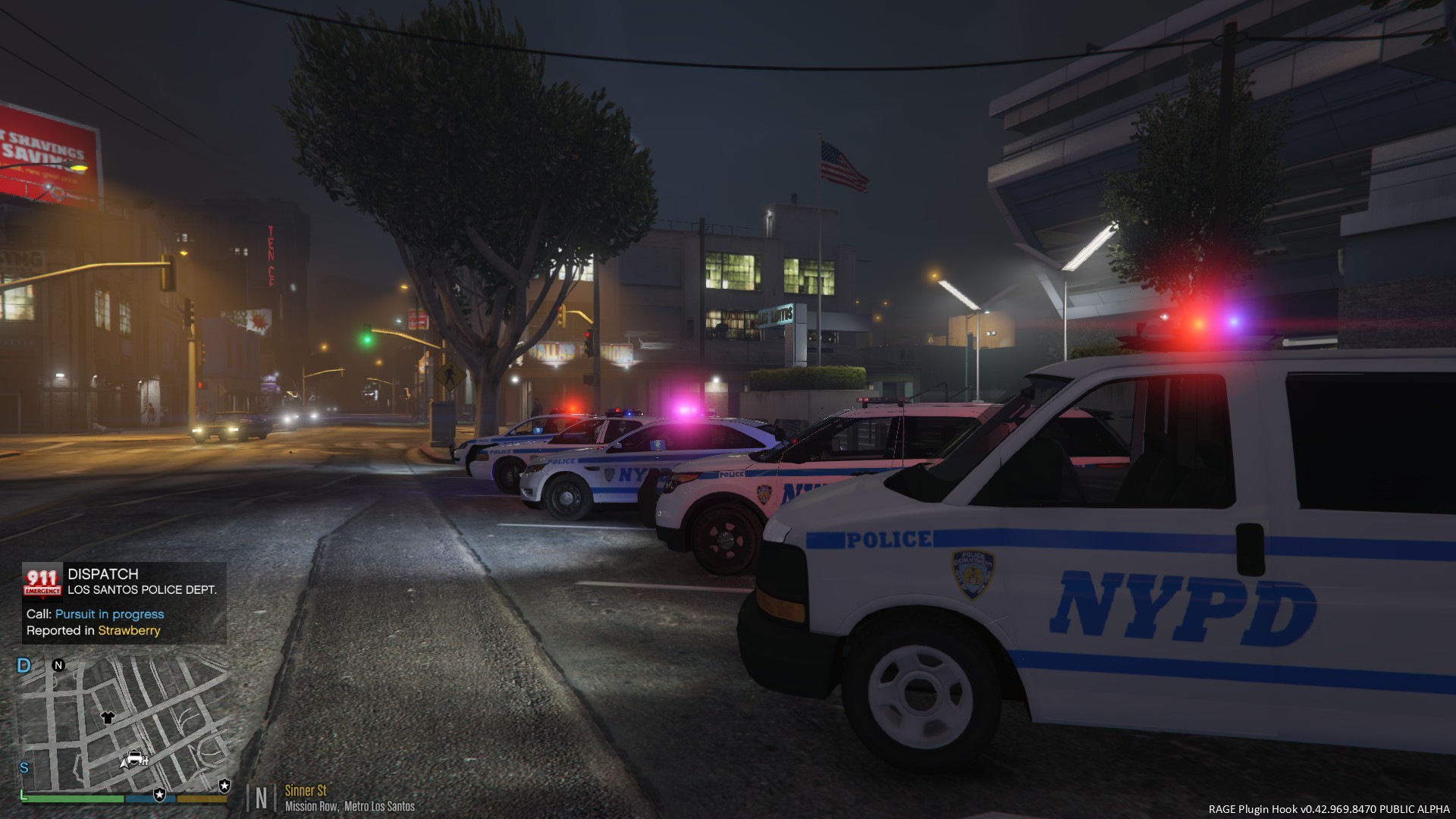Select the north compass marker on minimap
This screenshot has width=1456, height=819.
58,665
